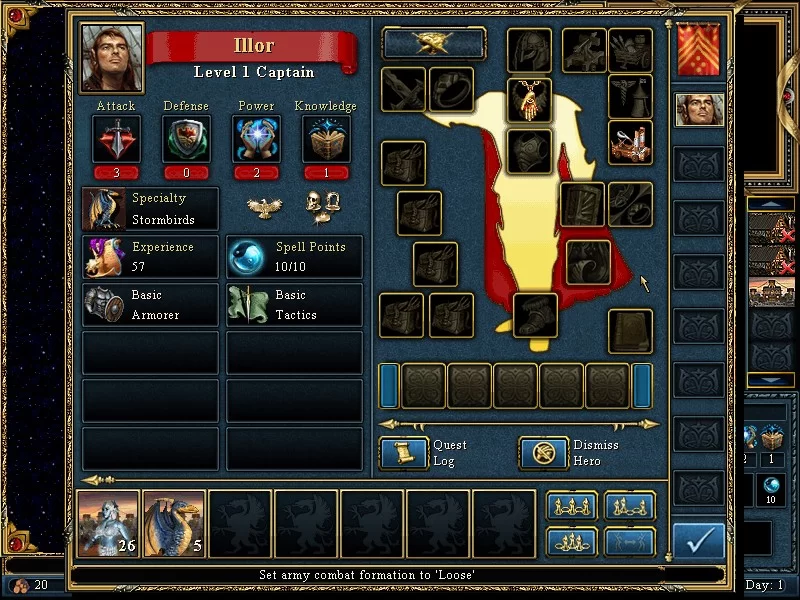The image size is (800, 600).
Task: Inspect the Defense shield icon
Action: 186,138
